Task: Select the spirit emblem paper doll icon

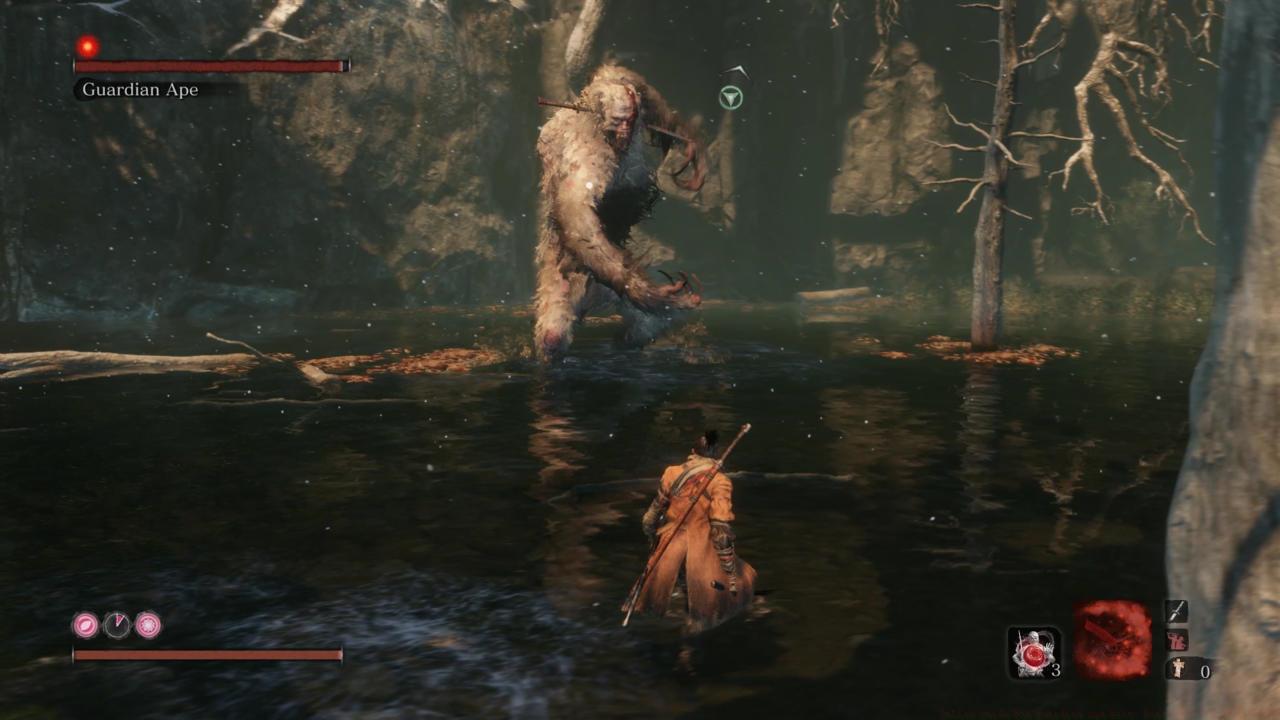Action: [x=1178, y=669]
